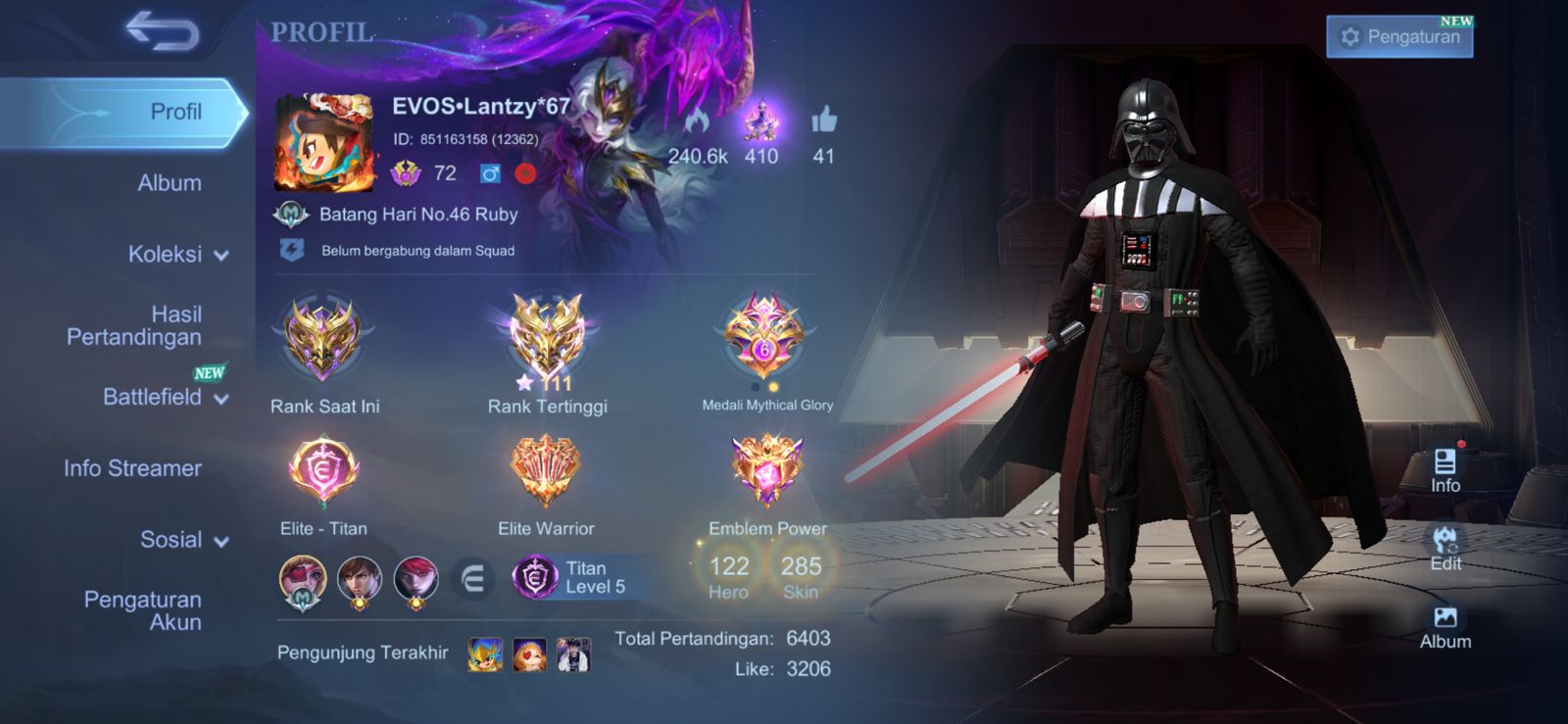Expand the Koleksi section
Image resolution: width=1568 pixels, height=724 pixels.
pyautogui.click(x=177, y=255)
